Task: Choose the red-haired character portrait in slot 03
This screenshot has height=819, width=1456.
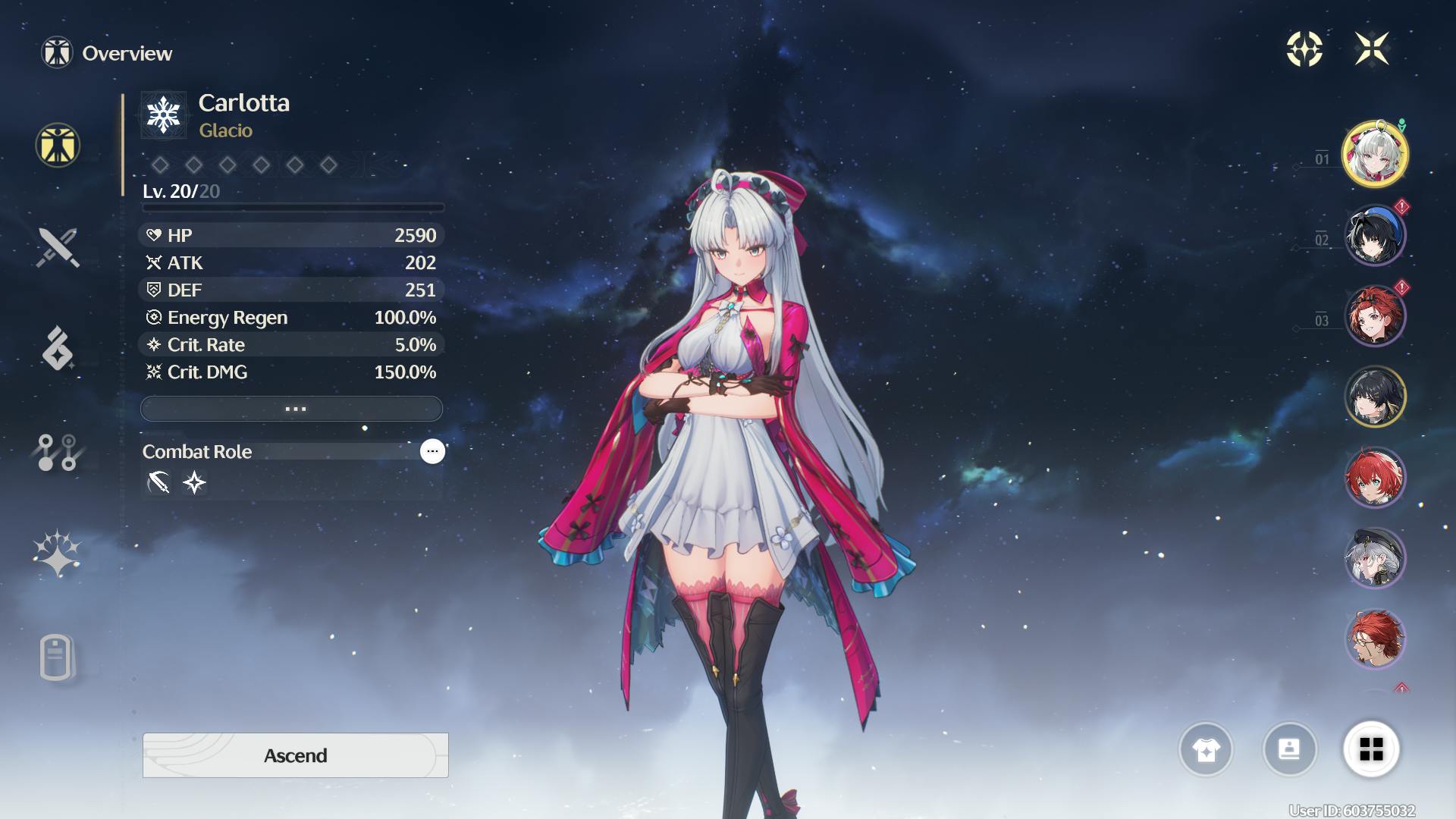Action: (1374, 316)
